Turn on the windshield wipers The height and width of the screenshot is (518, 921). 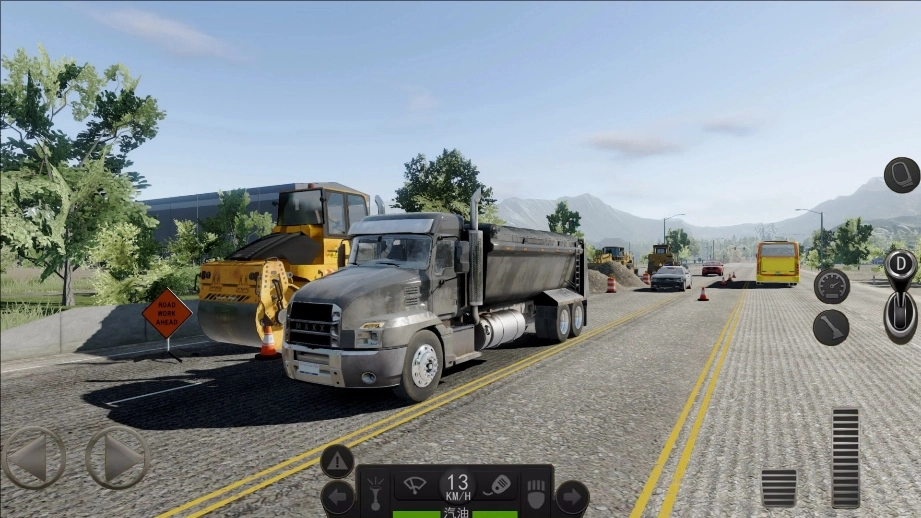point(413,487)
